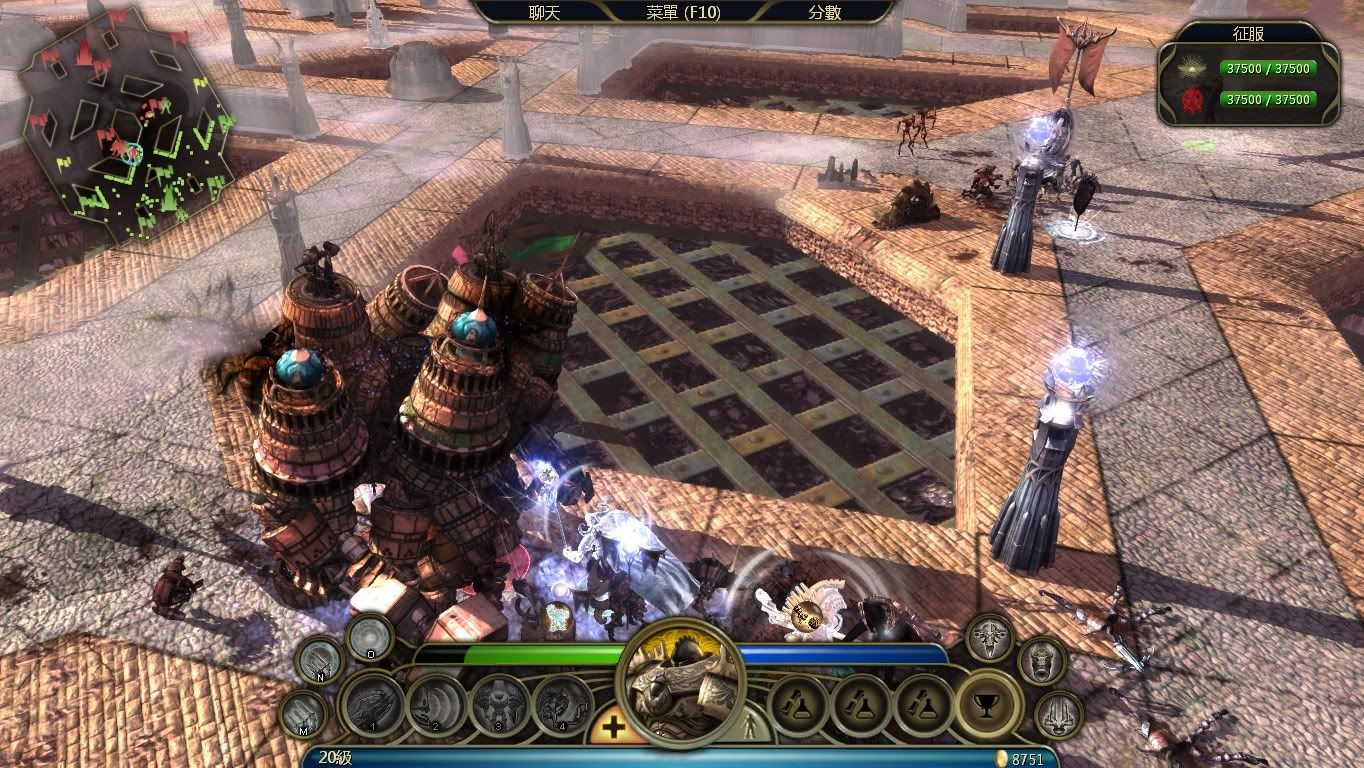Select the hero portrait in the center

pyautogui.click(x=683, y=682)
